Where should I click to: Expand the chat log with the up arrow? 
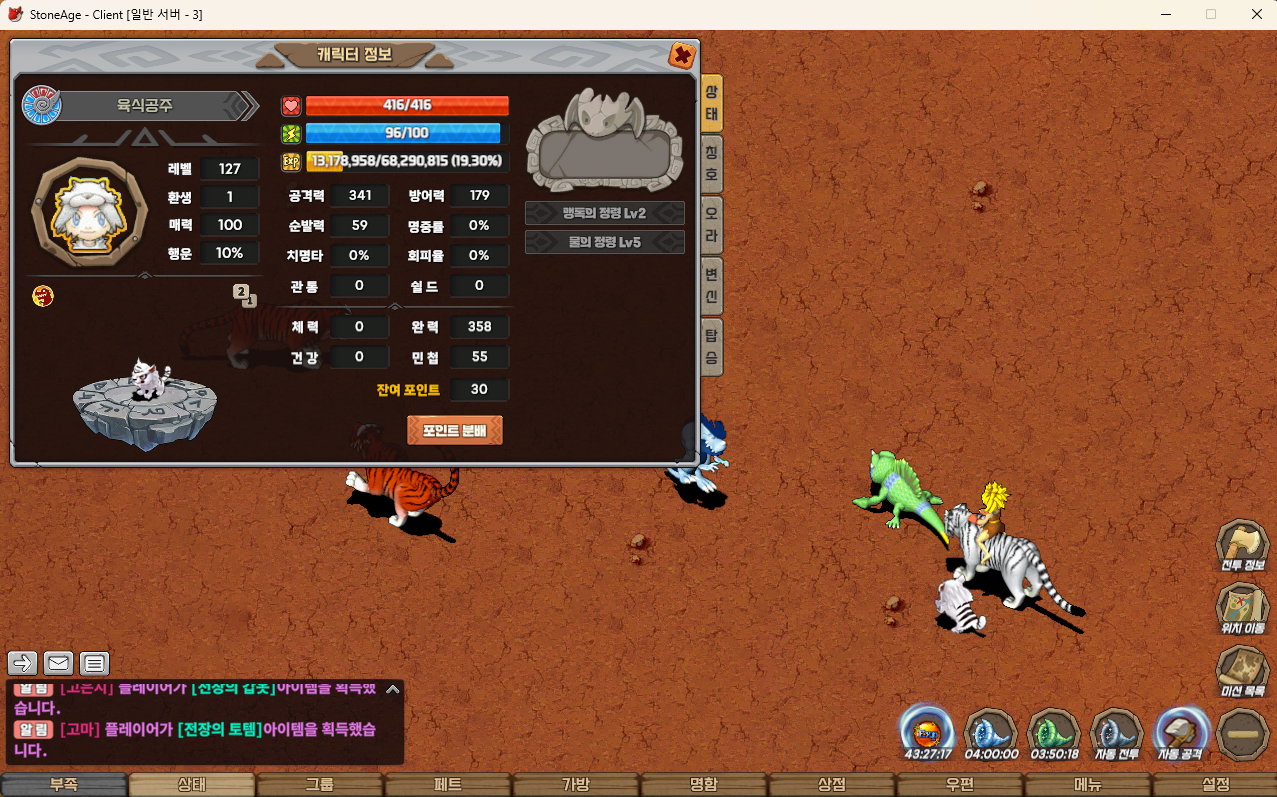393,689
